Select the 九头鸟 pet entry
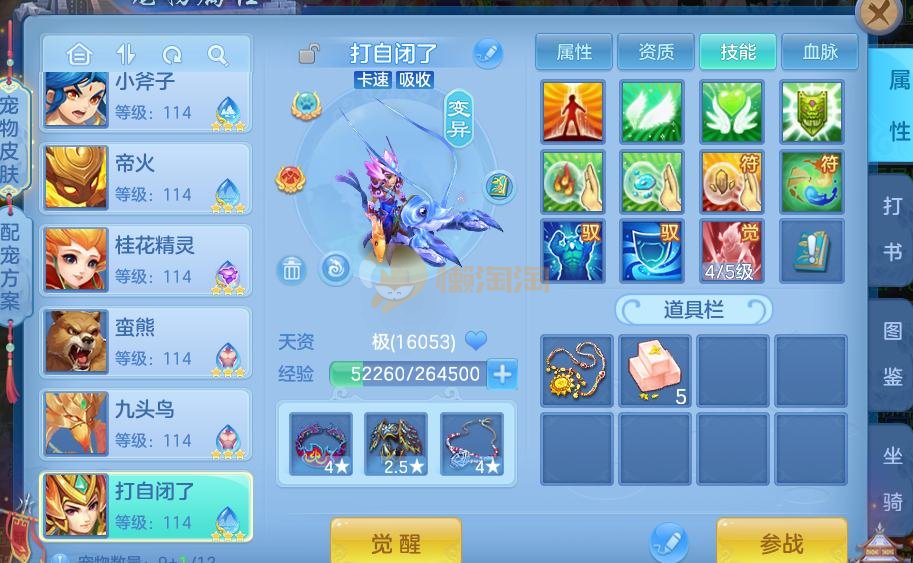913x563 pixels. tap(146, 424)
